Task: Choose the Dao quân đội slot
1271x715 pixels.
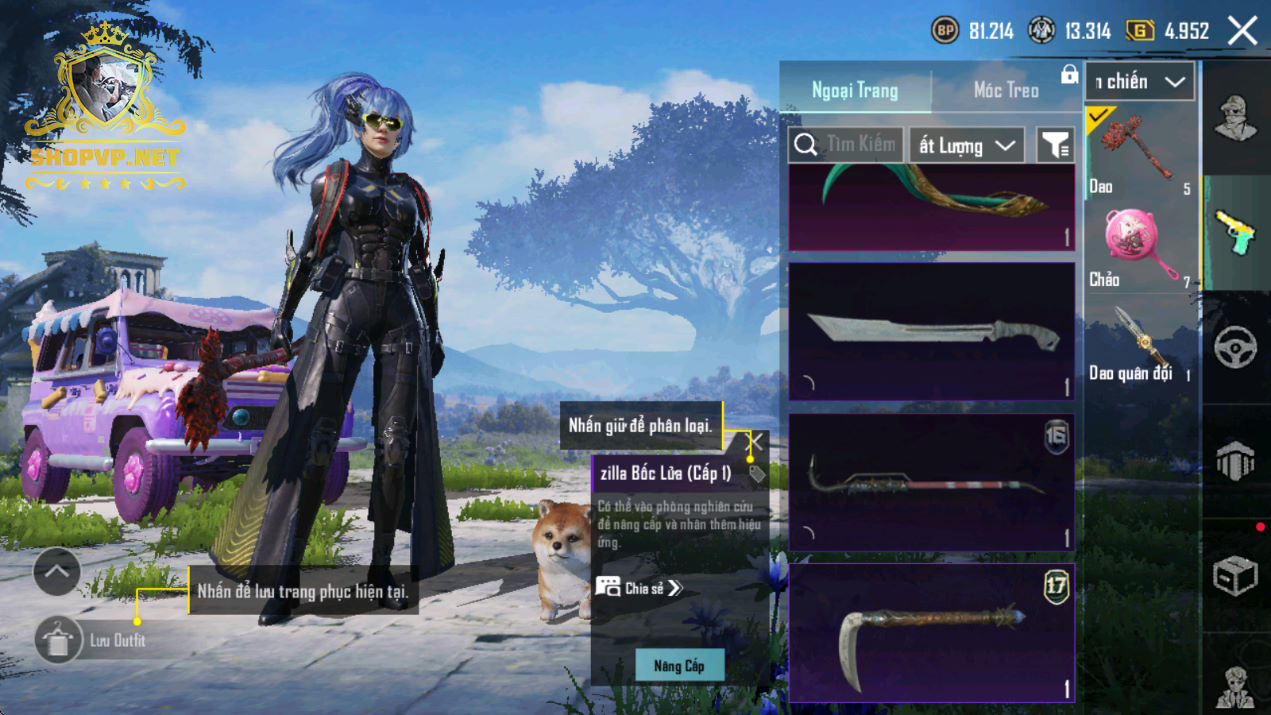Action: [x=1142, y=342]
